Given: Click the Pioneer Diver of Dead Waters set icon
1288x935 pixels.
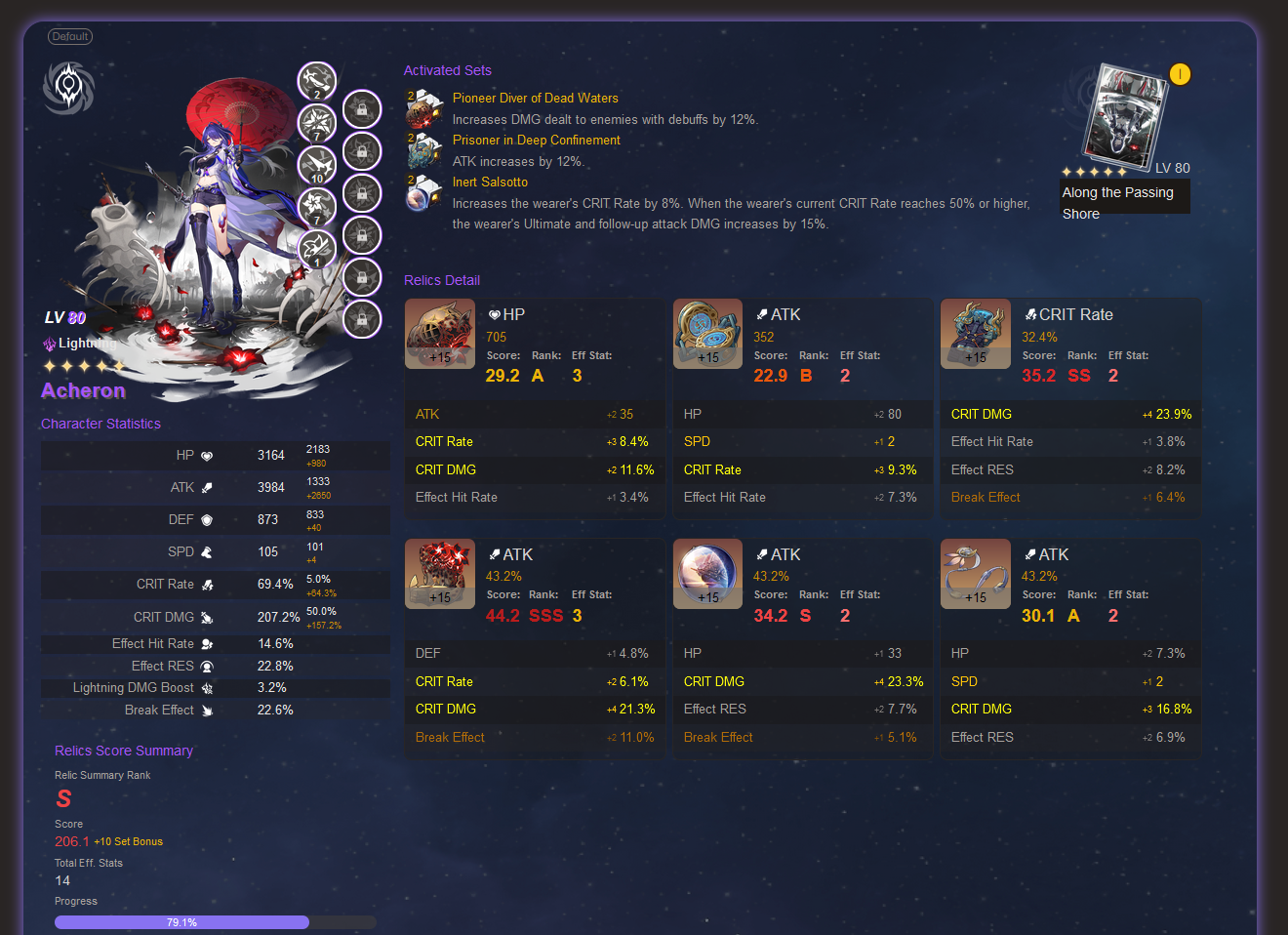Looking at the screenshot, I should (423, 108).
